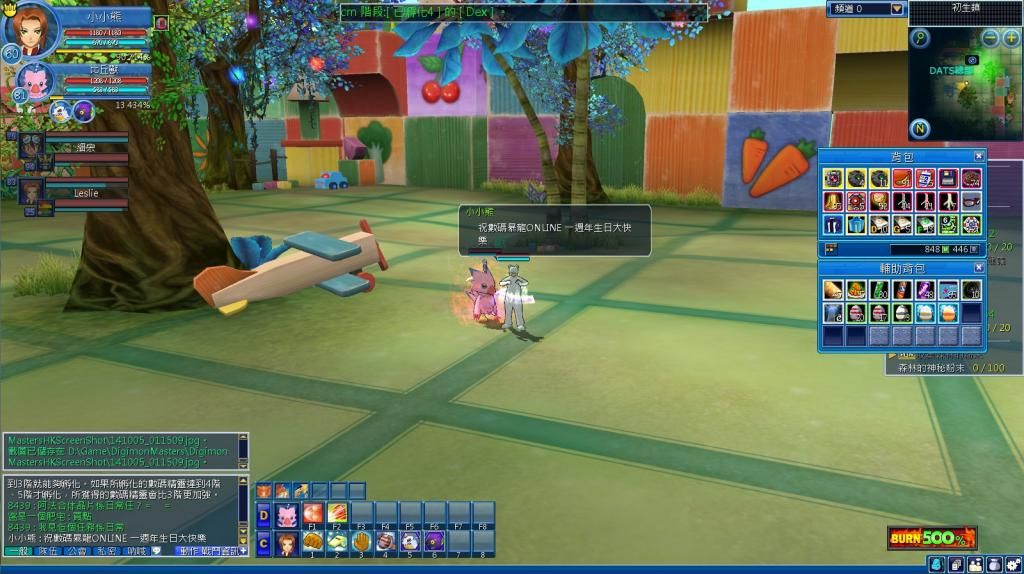
Task: Click the N compass button on the minimap
Action: coord(919,129)
